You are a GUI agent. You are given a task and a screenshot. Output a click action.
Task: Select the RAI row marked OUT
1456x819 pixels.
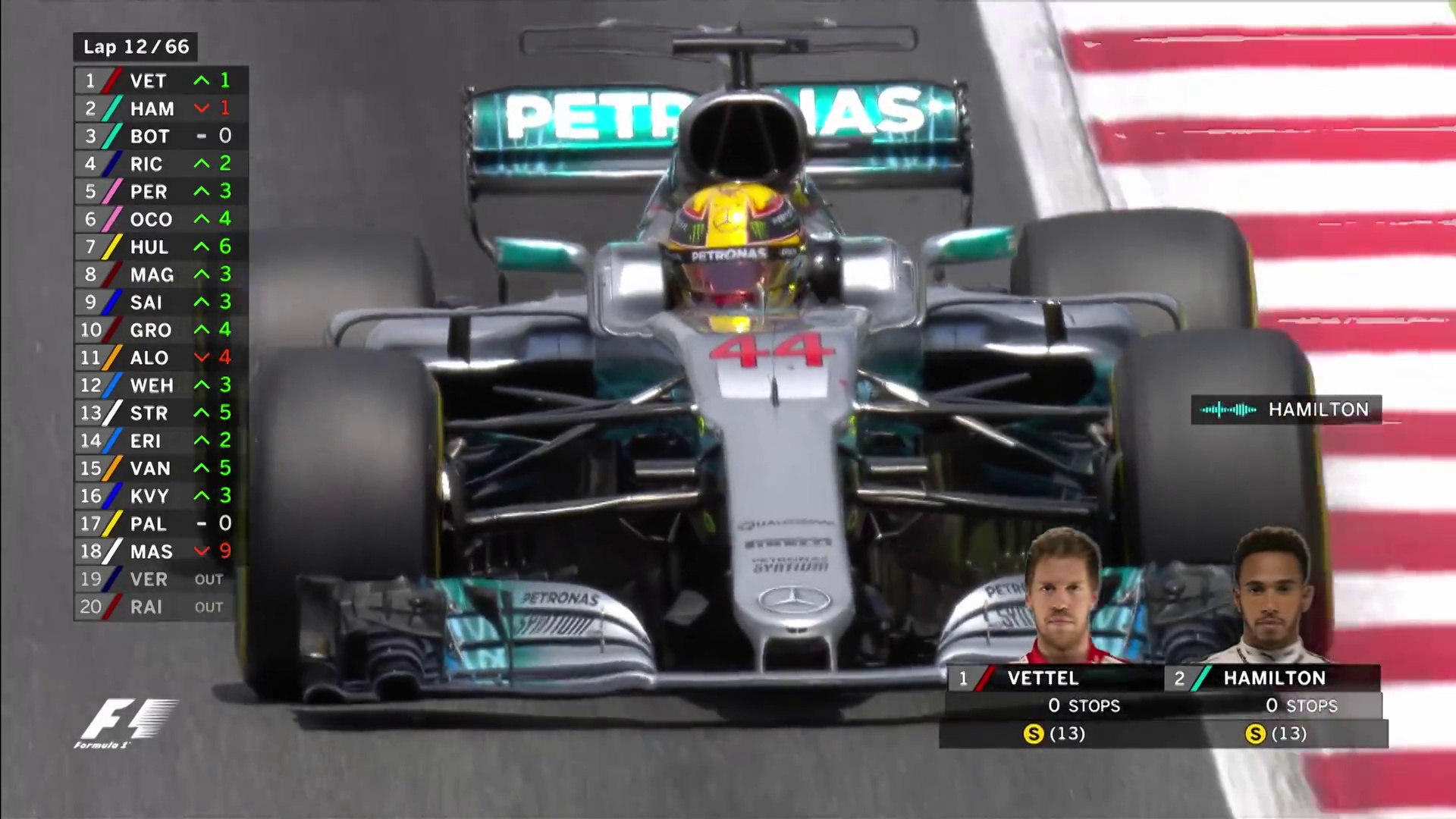pos(161,607)
